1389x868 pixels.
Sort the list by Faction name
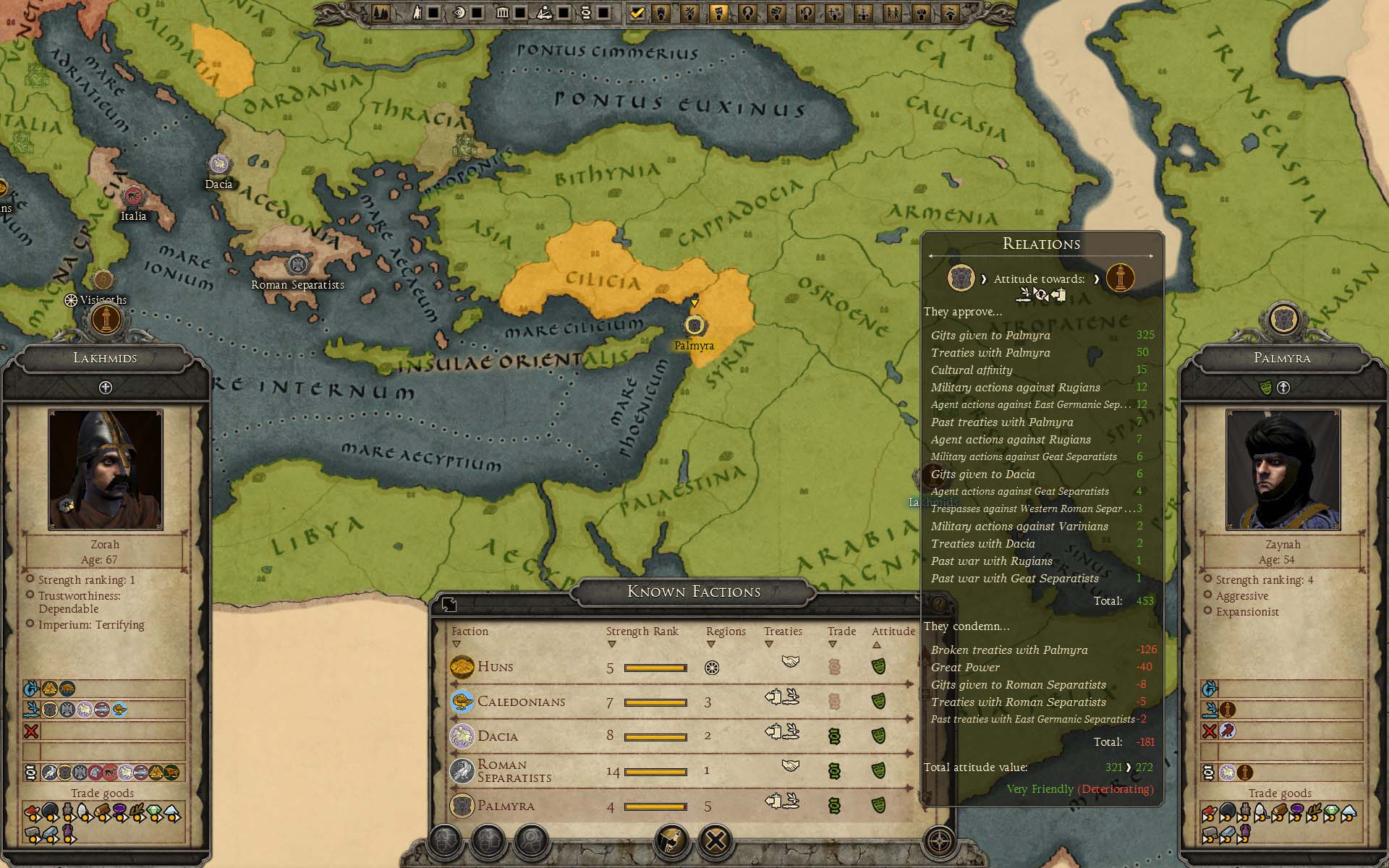470,631
